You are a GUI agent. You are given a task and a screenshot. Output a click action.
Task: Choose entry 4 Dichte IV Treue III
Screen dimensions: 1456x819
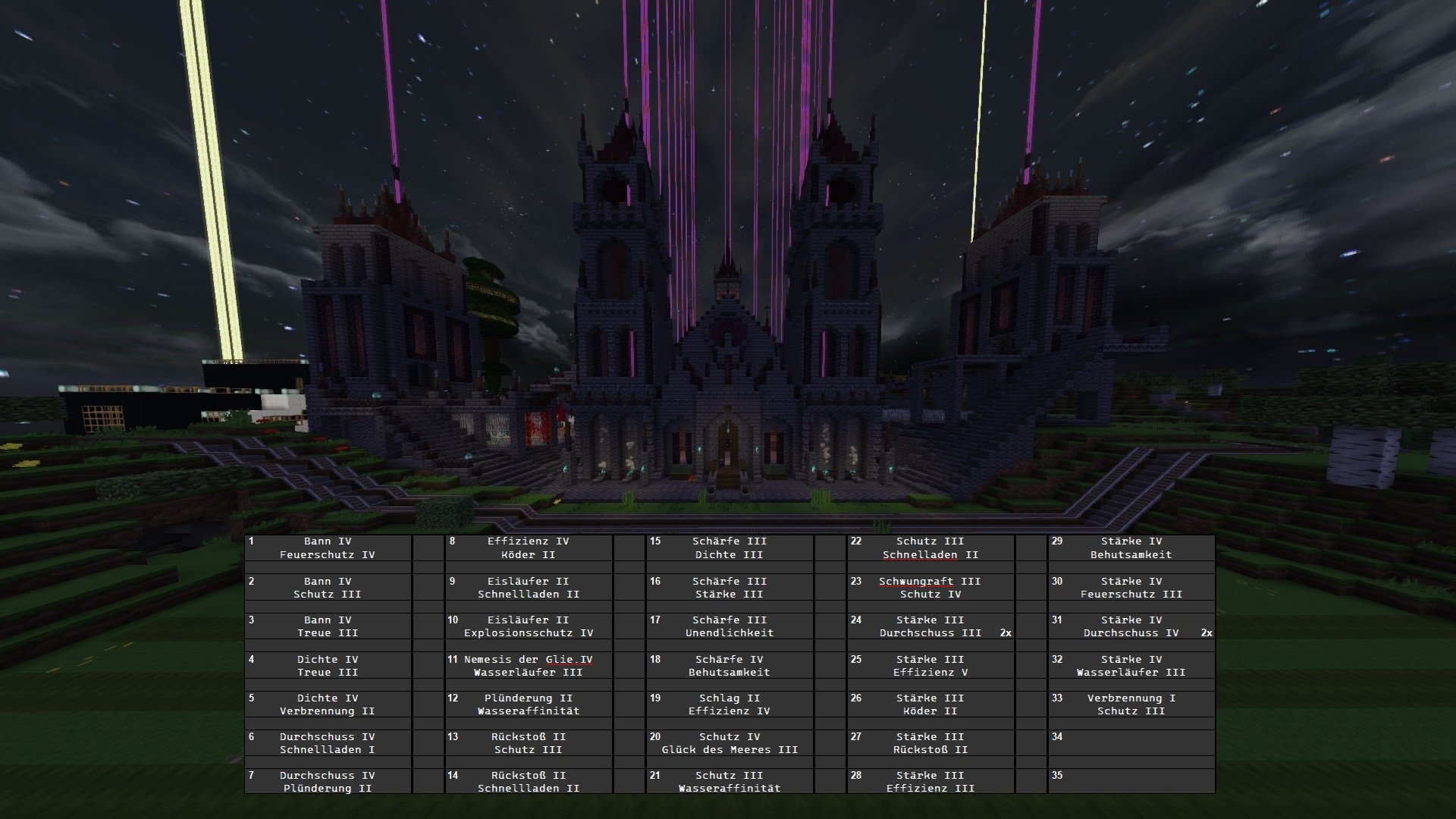328,666
